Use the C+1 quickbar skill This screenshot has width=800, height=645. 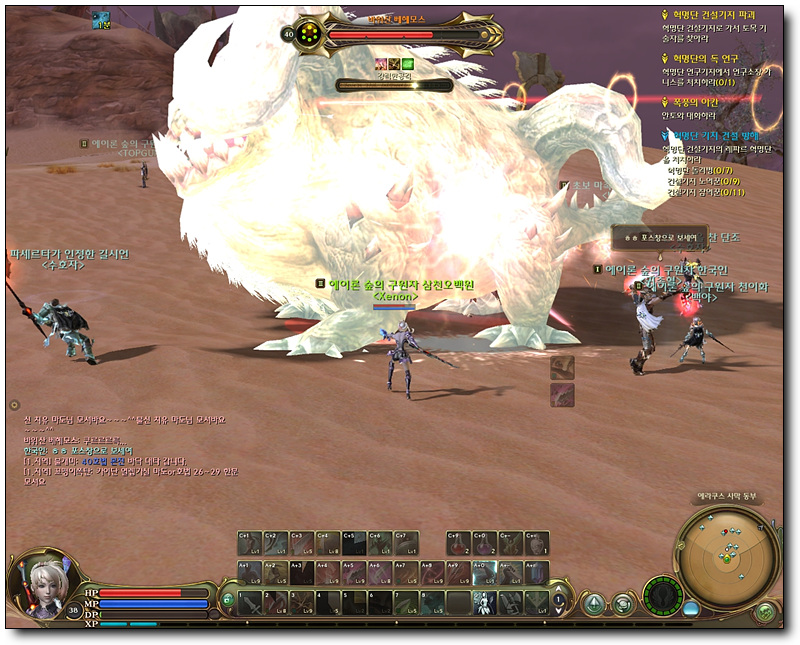pyautogui.click(x=249, y=543)
